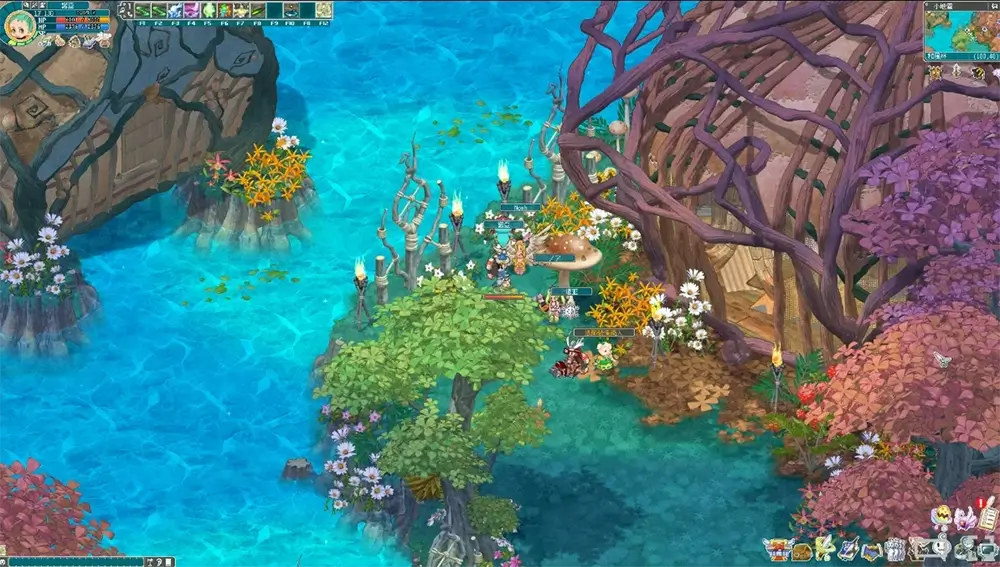Image resolution: width=1000 pixels, height=567 pixels.
Task: Open the smiley chat bubble icon
Action: click(x=942, y=549)
